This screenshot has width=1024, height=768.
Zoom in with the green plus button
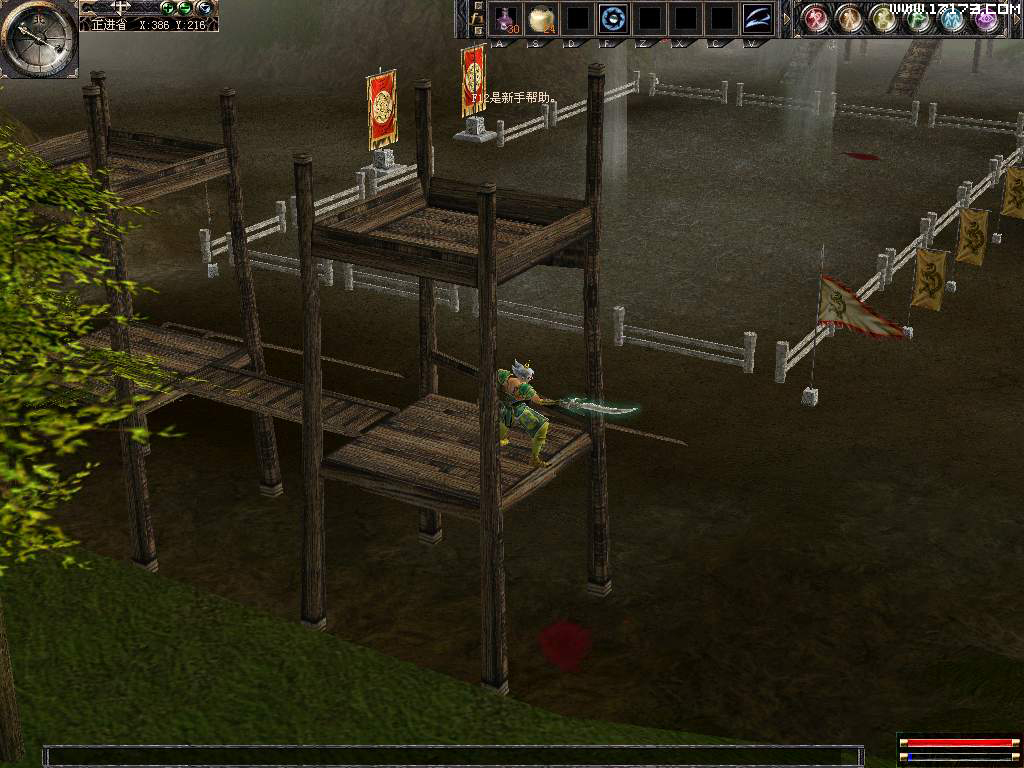[x=168, y=8]
